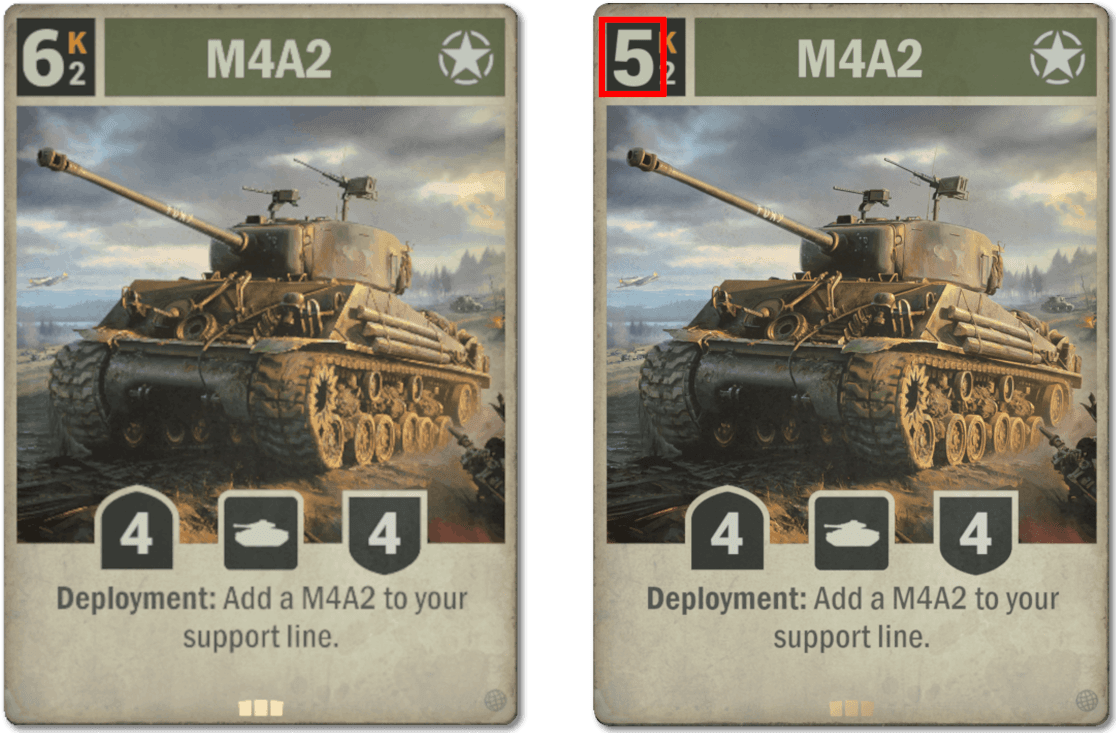Select the M4A2 card costing 6
The image size is (1116, 733).
tap(264, 366)
